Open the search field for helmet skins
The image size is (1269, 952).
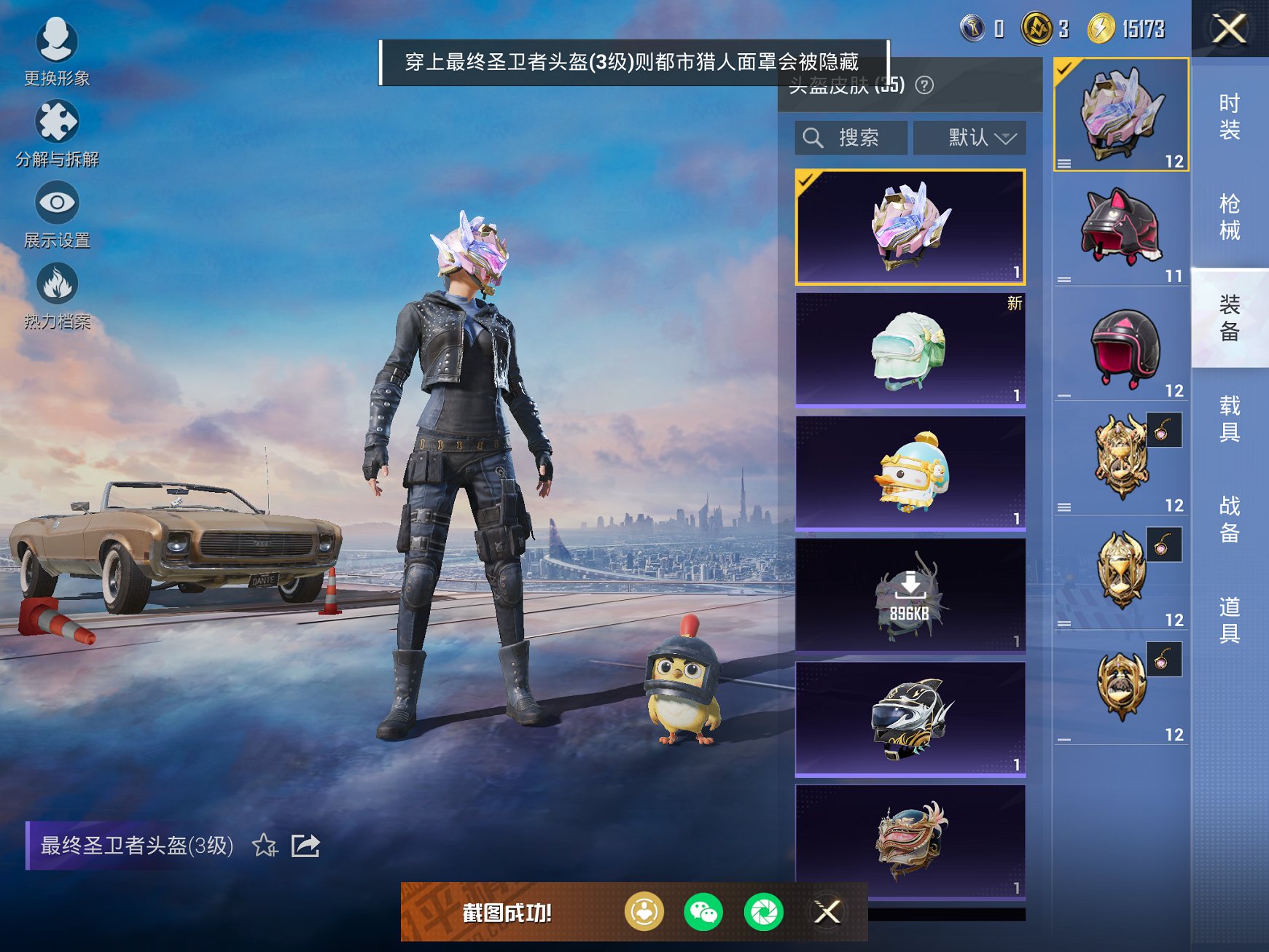click(x=850, y=137)
